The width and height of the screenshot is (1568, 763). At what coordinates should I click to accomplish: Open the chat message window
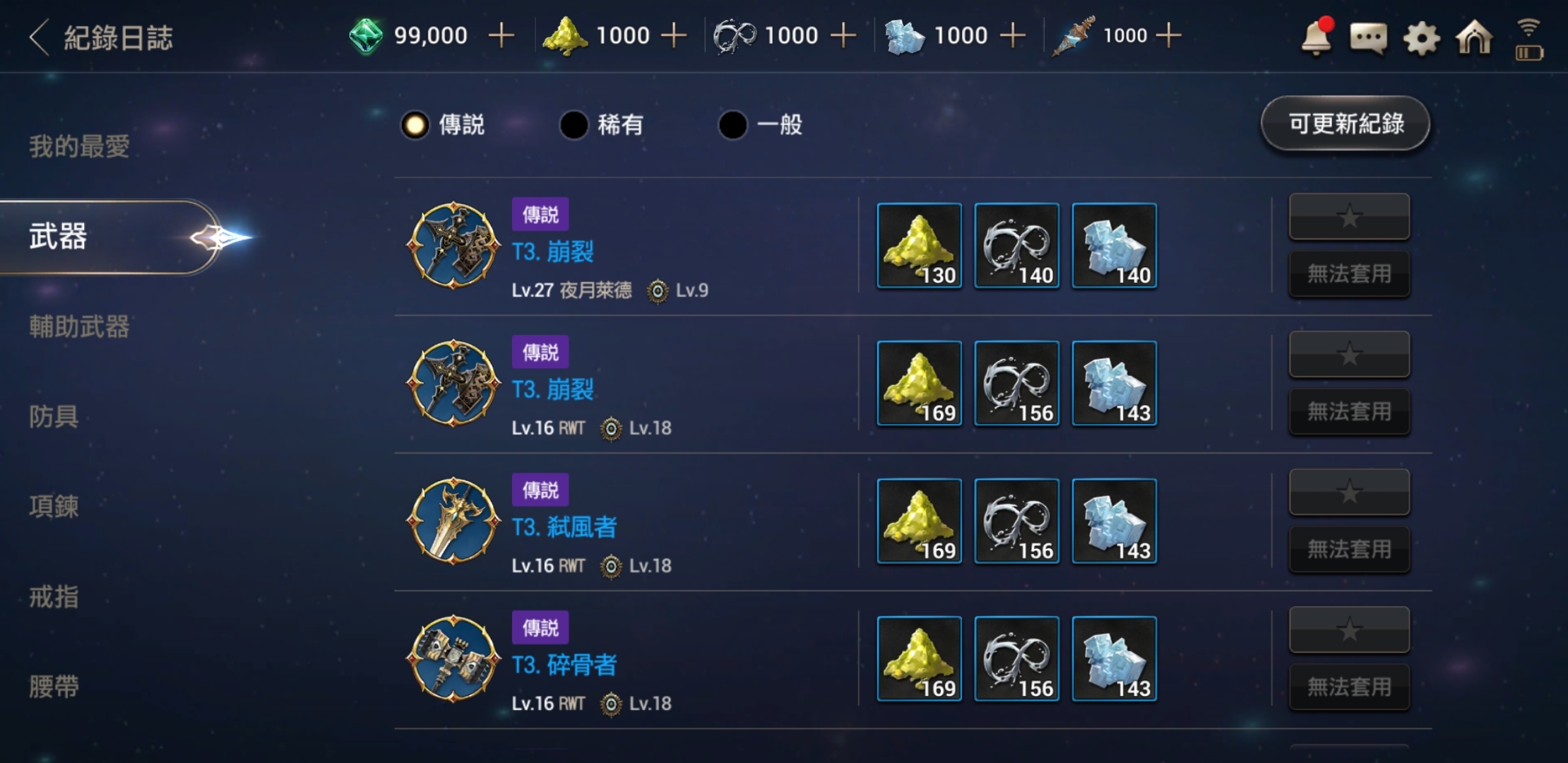tap(1367, 39)
